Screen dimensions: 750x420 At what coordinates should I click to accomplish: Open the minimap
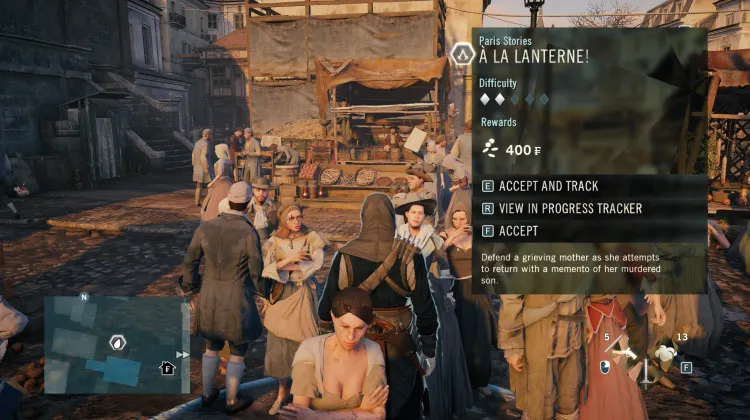(116, 345)
